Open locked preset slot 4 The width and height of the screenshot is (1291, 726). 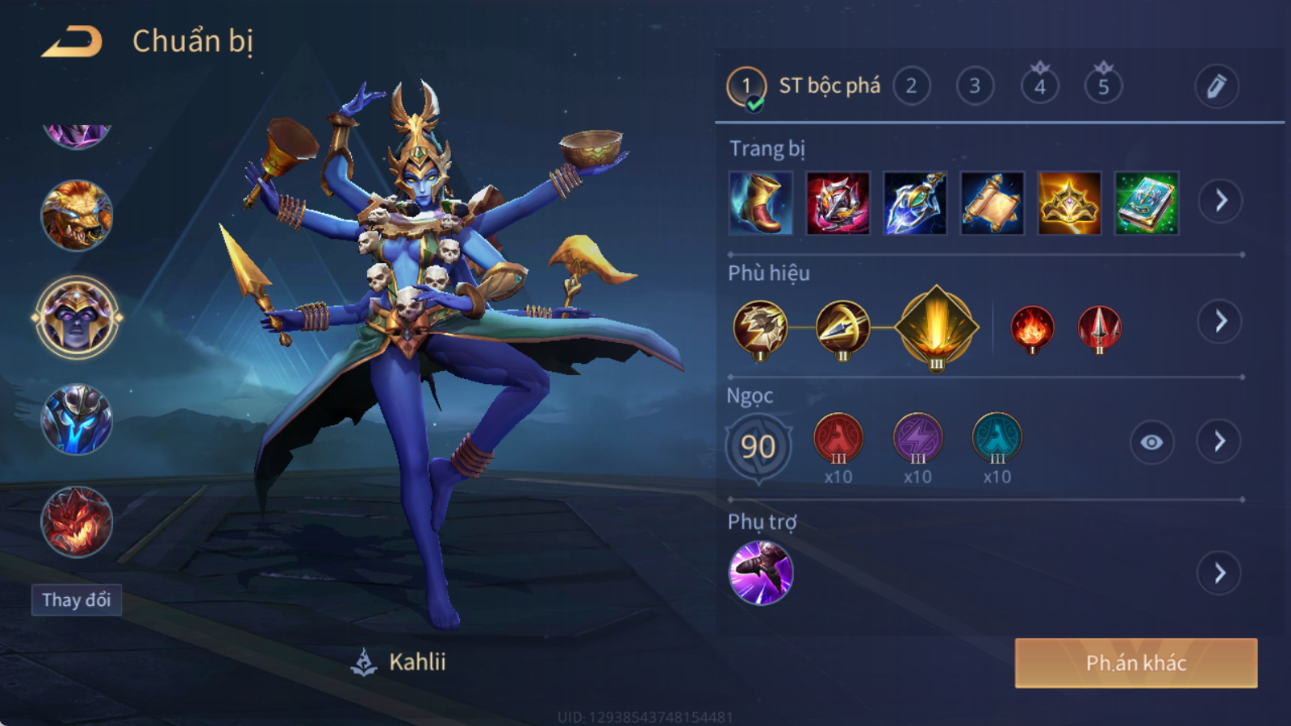pos(1040,86)
